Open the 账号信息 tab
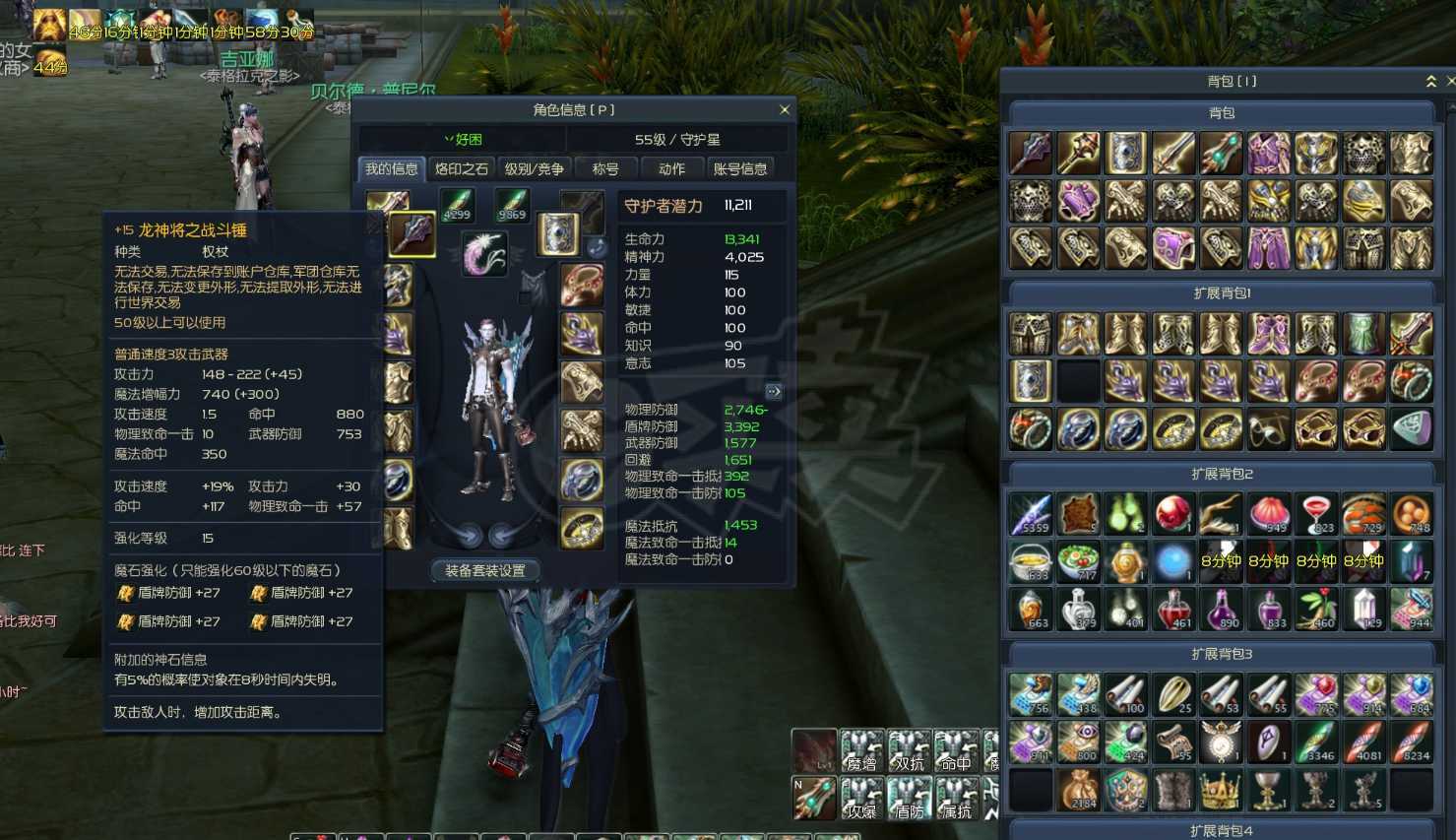The width and height of the screenshot is (1456, 840). click(x=740, y=169)
